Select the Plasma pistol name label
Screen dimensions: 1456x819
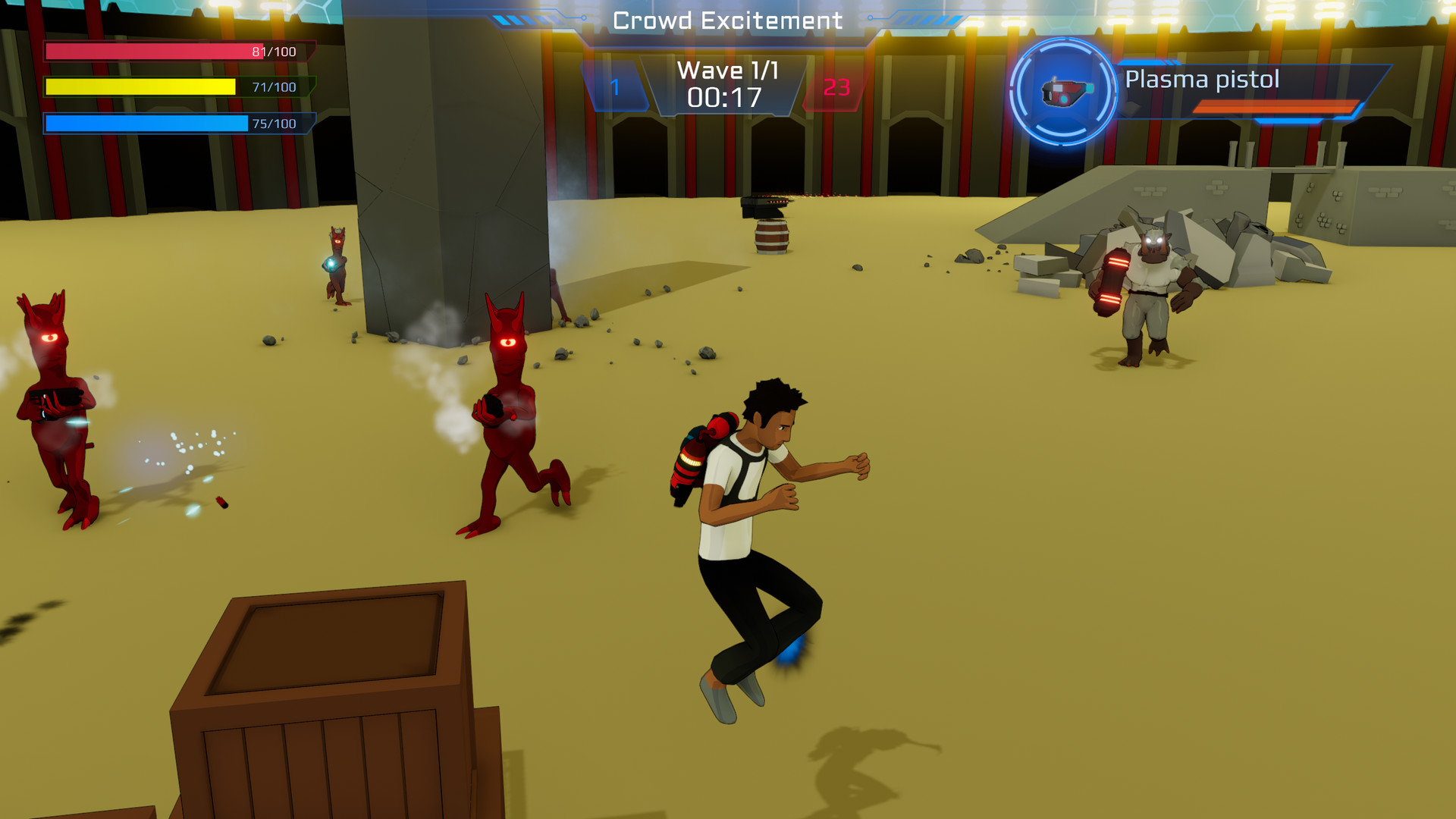(1202, 80)
